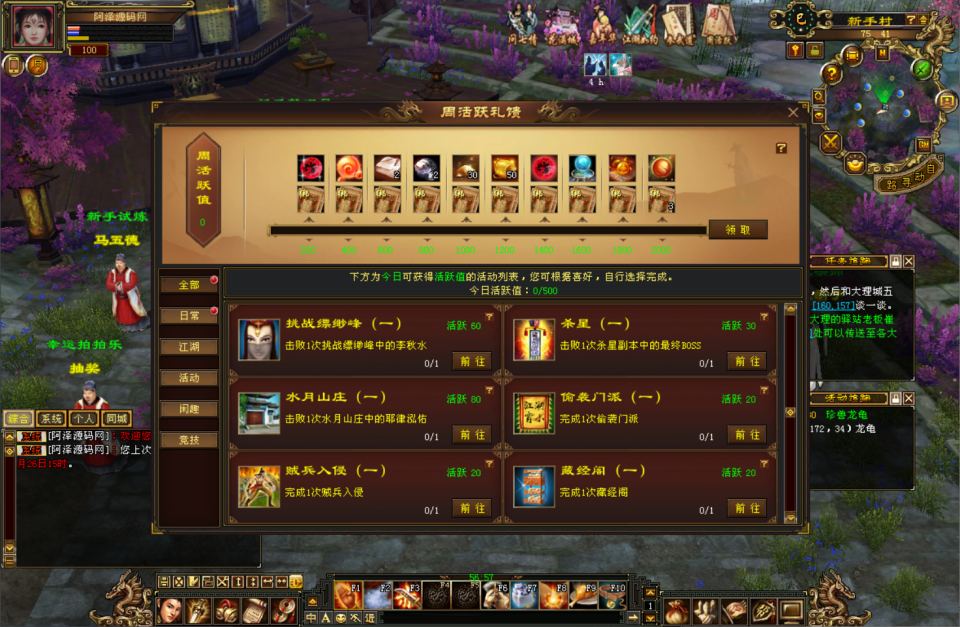Claim the reward with the 领取 button

[x=738, y=229]
